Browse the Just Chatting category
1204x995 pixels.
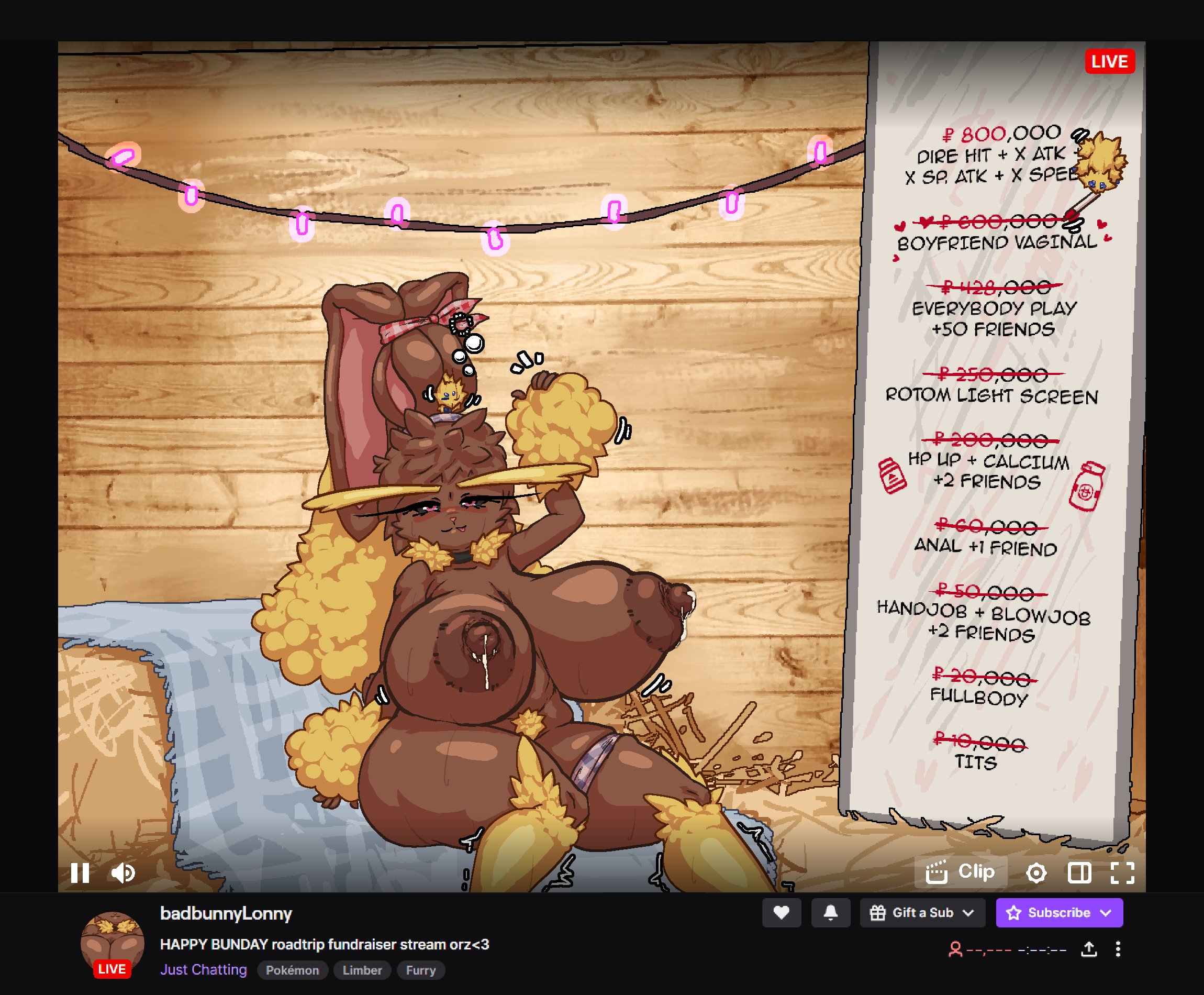pos(203,970)
